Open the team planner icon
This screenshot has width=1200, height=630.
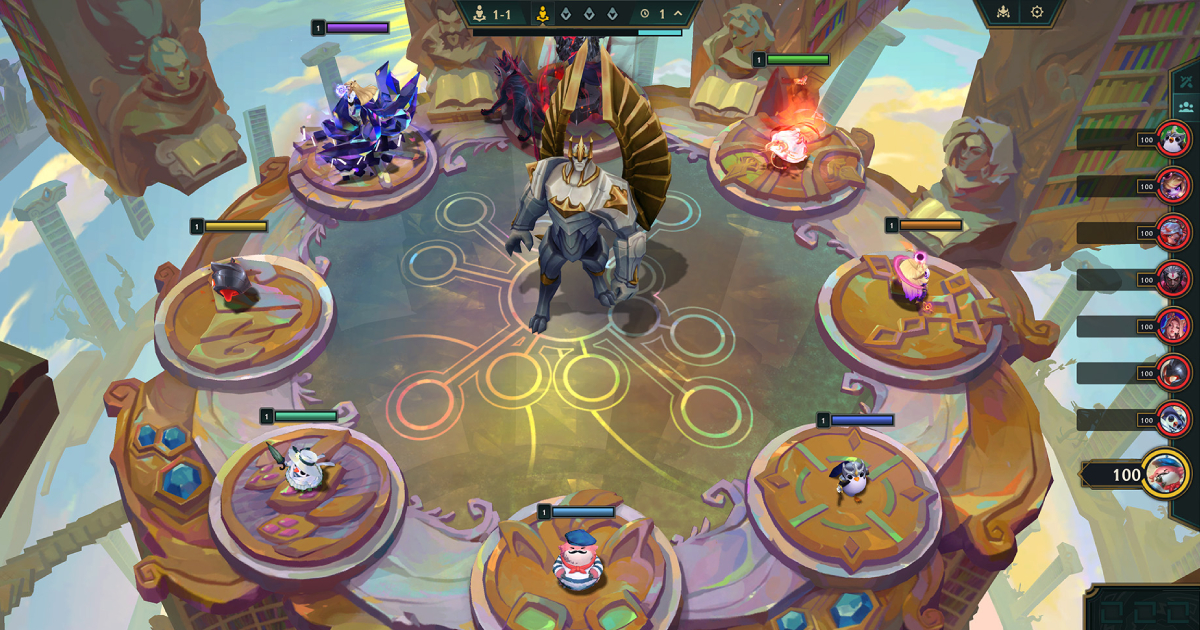coord(1005,13)
